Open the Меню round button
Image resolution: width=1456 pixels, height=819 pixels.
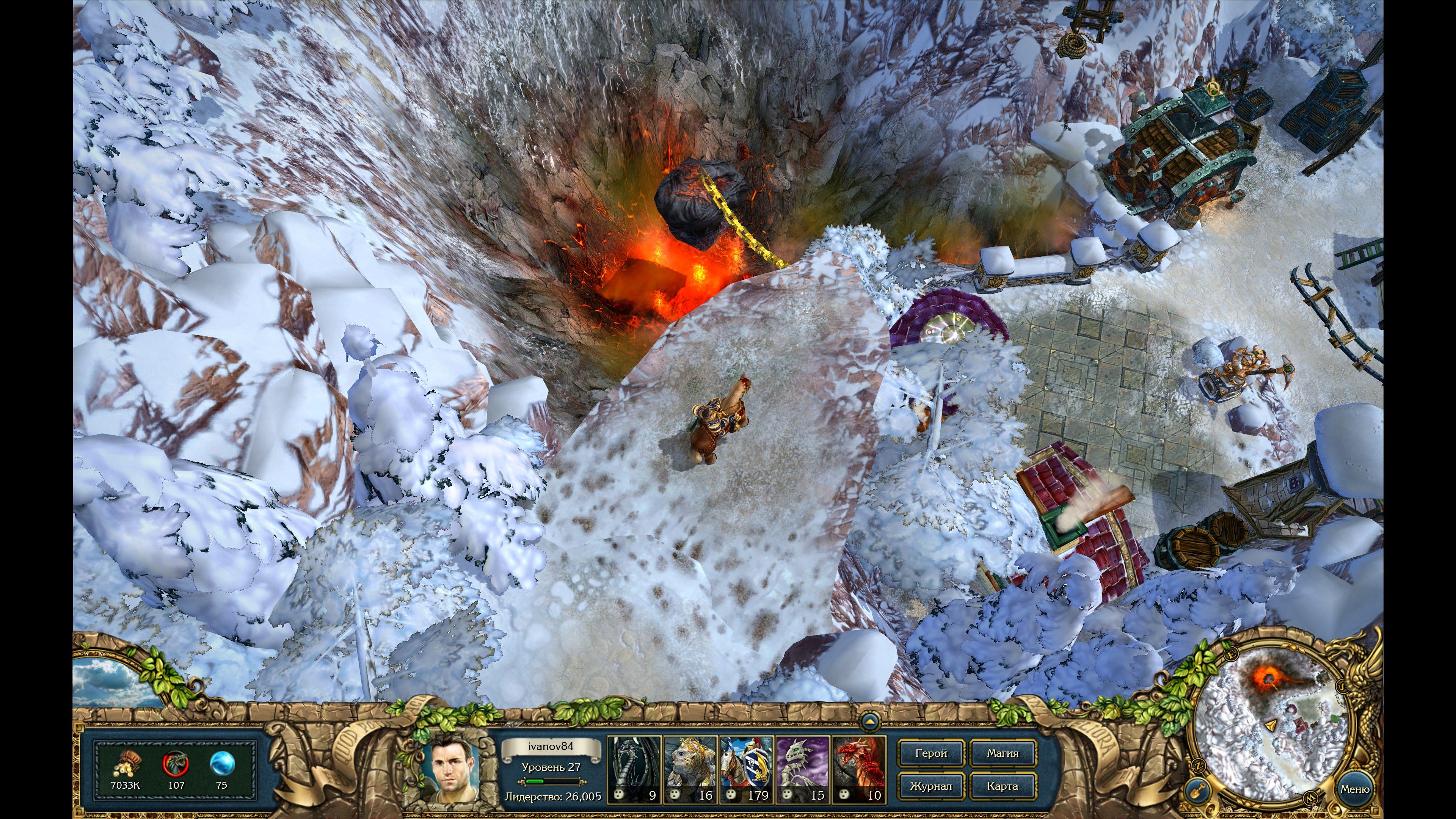click(x=1354, y=789)
